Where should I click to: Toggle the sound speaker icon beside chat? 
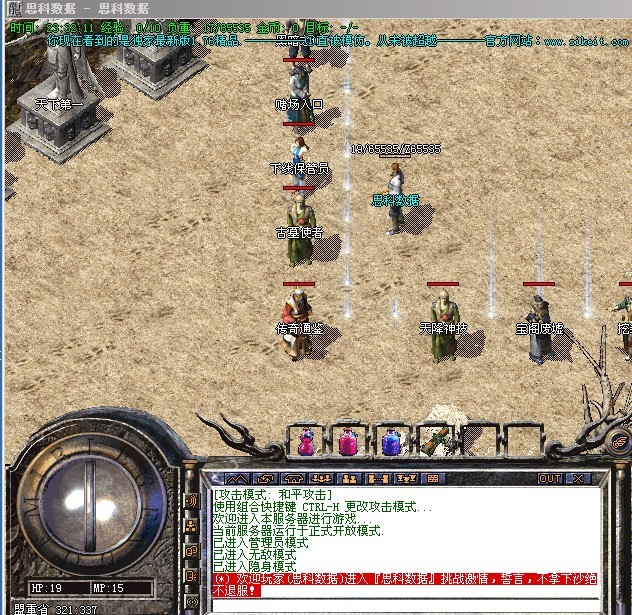point(191,500)
